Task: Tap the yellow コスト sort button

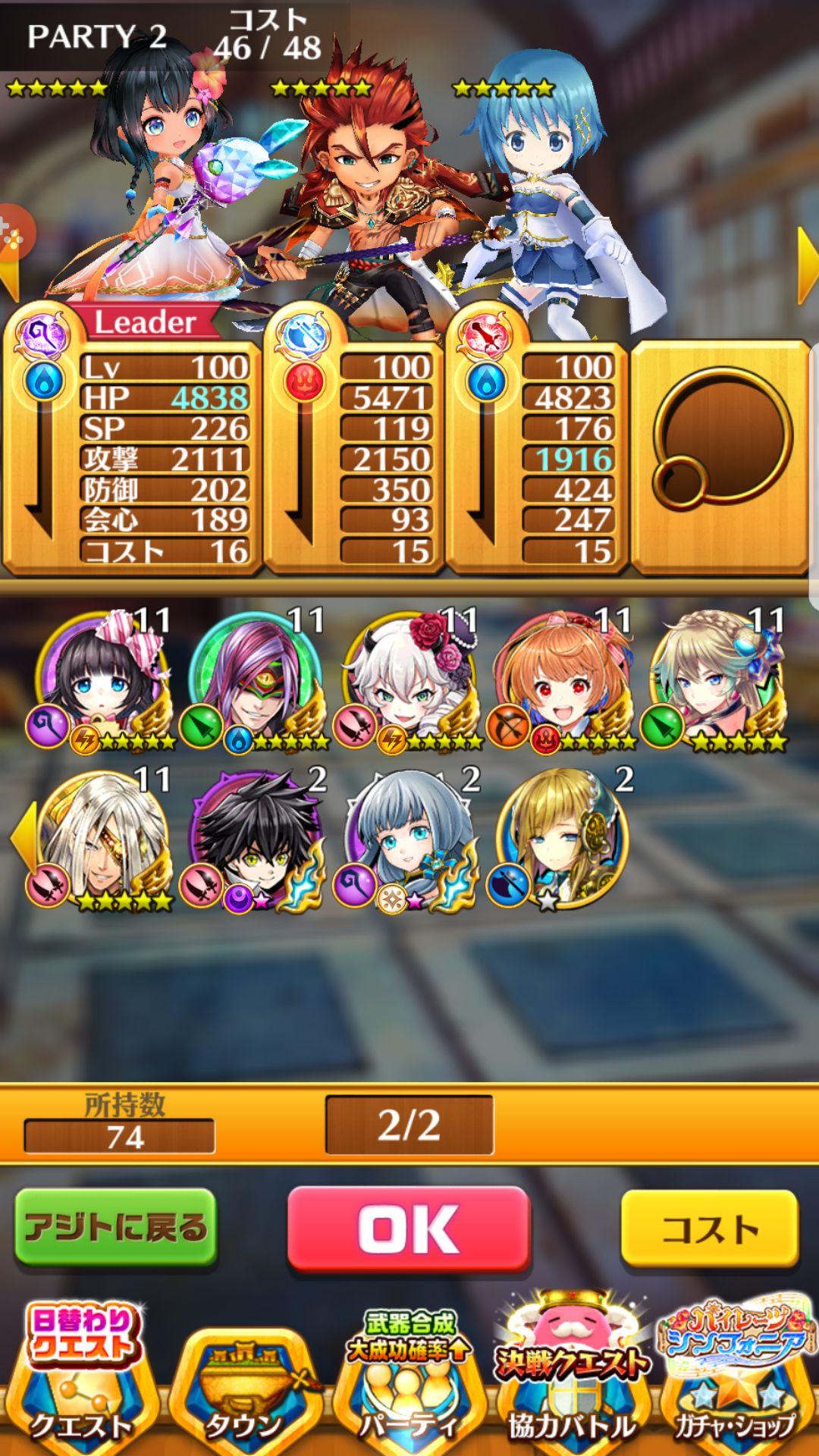Action: pos(709,1228)
